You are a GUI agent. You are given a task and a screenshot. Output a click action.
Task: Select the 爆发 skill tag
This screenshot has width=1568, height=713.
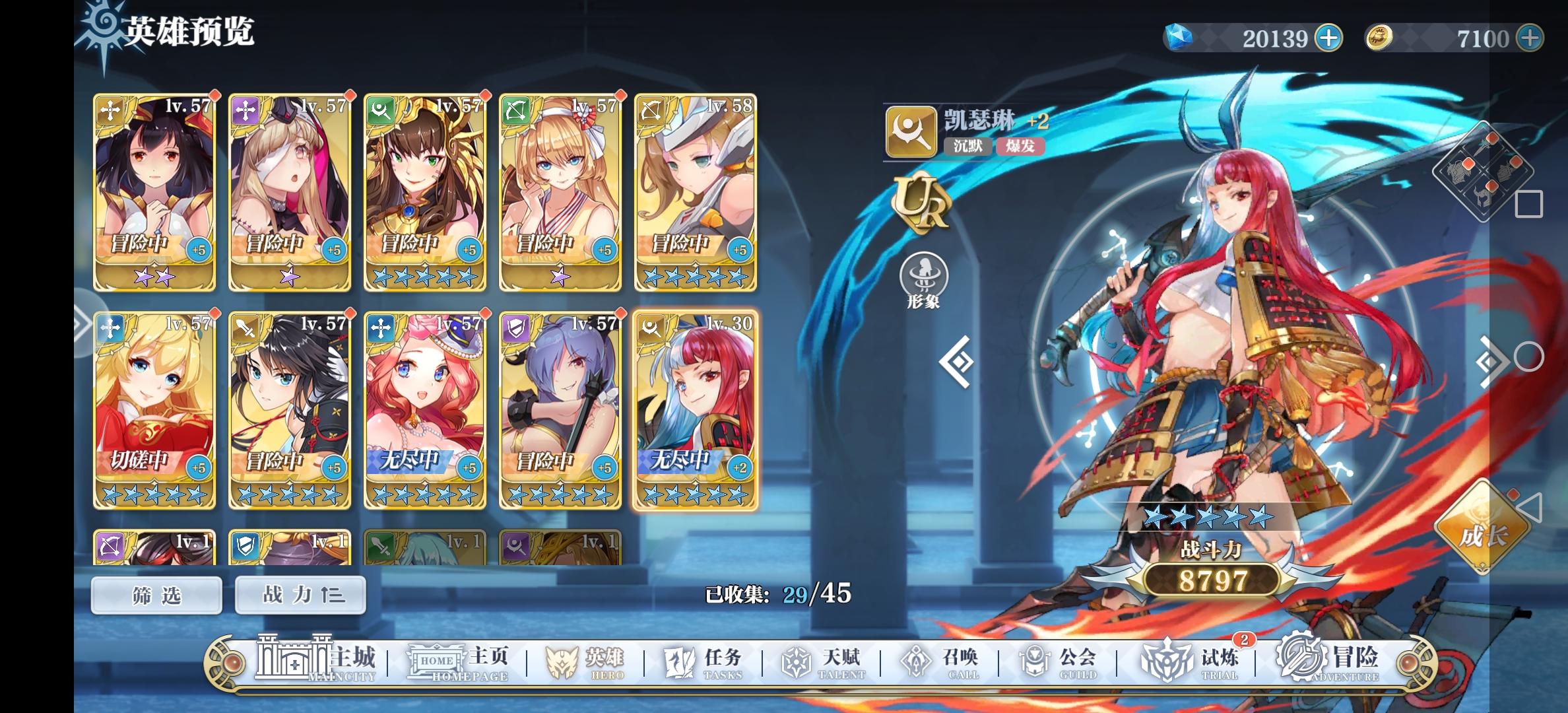point(1024,147)
